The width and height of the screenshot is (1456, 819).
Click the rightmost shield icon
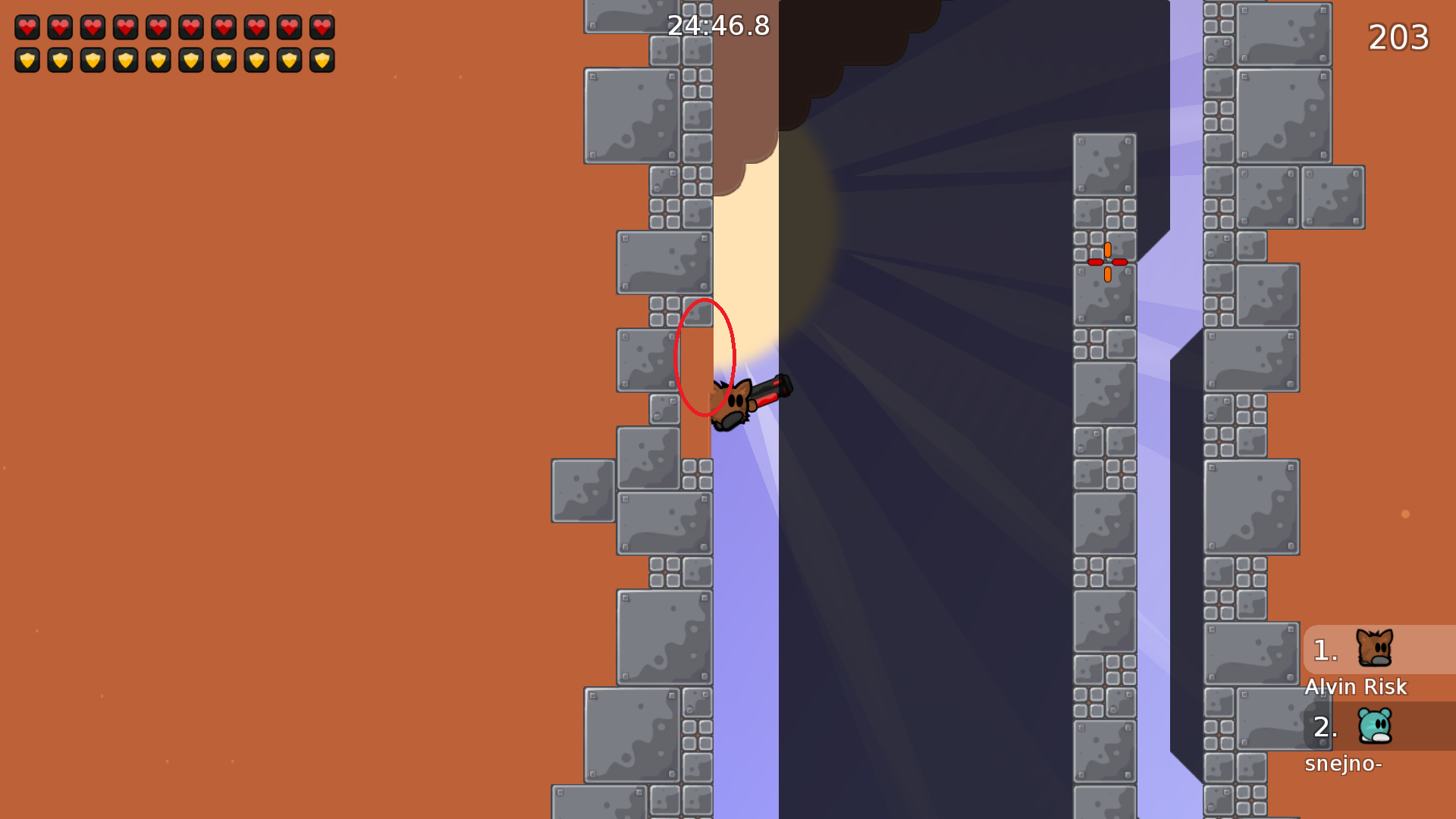321,60
